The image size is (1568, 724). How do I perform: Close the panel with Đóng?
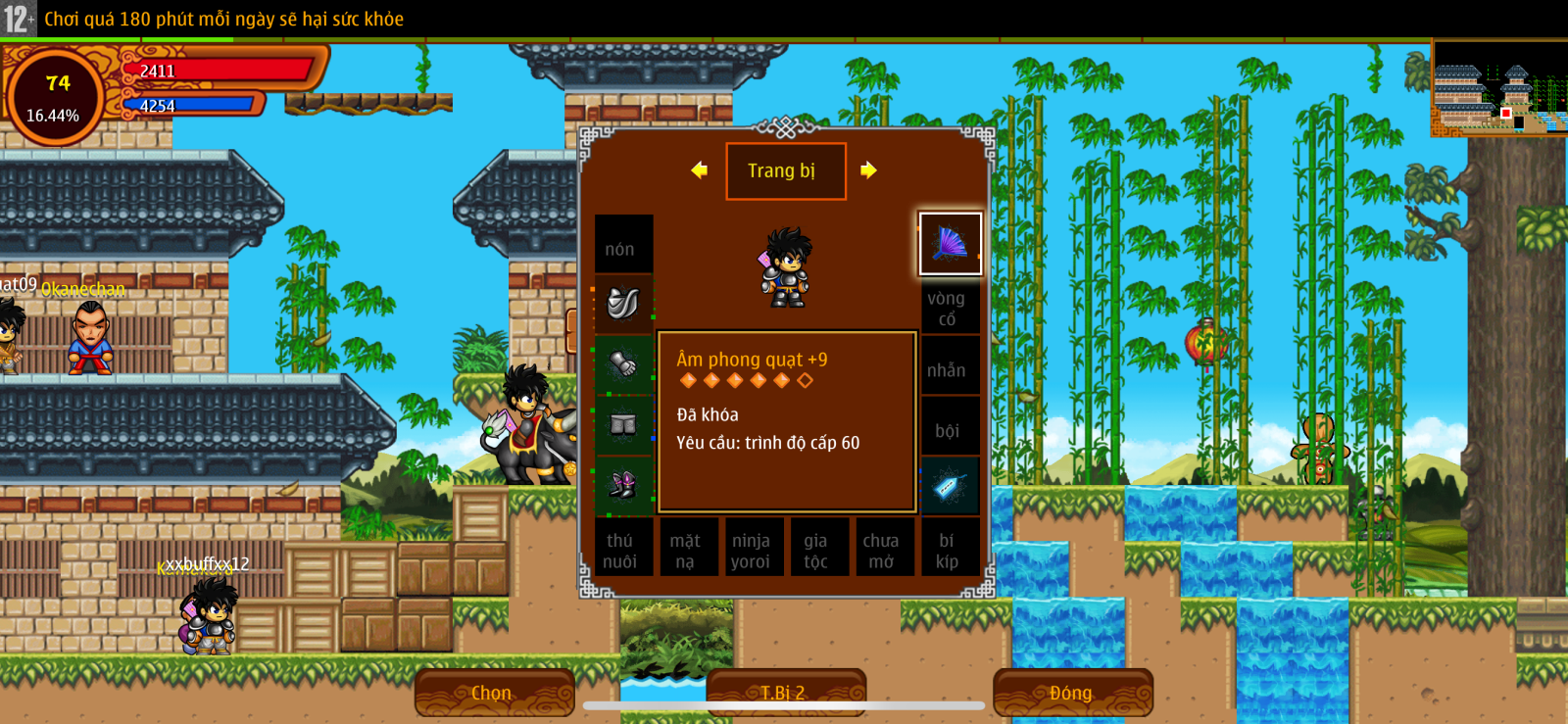pyautogui.click(x=1071, y=693)
